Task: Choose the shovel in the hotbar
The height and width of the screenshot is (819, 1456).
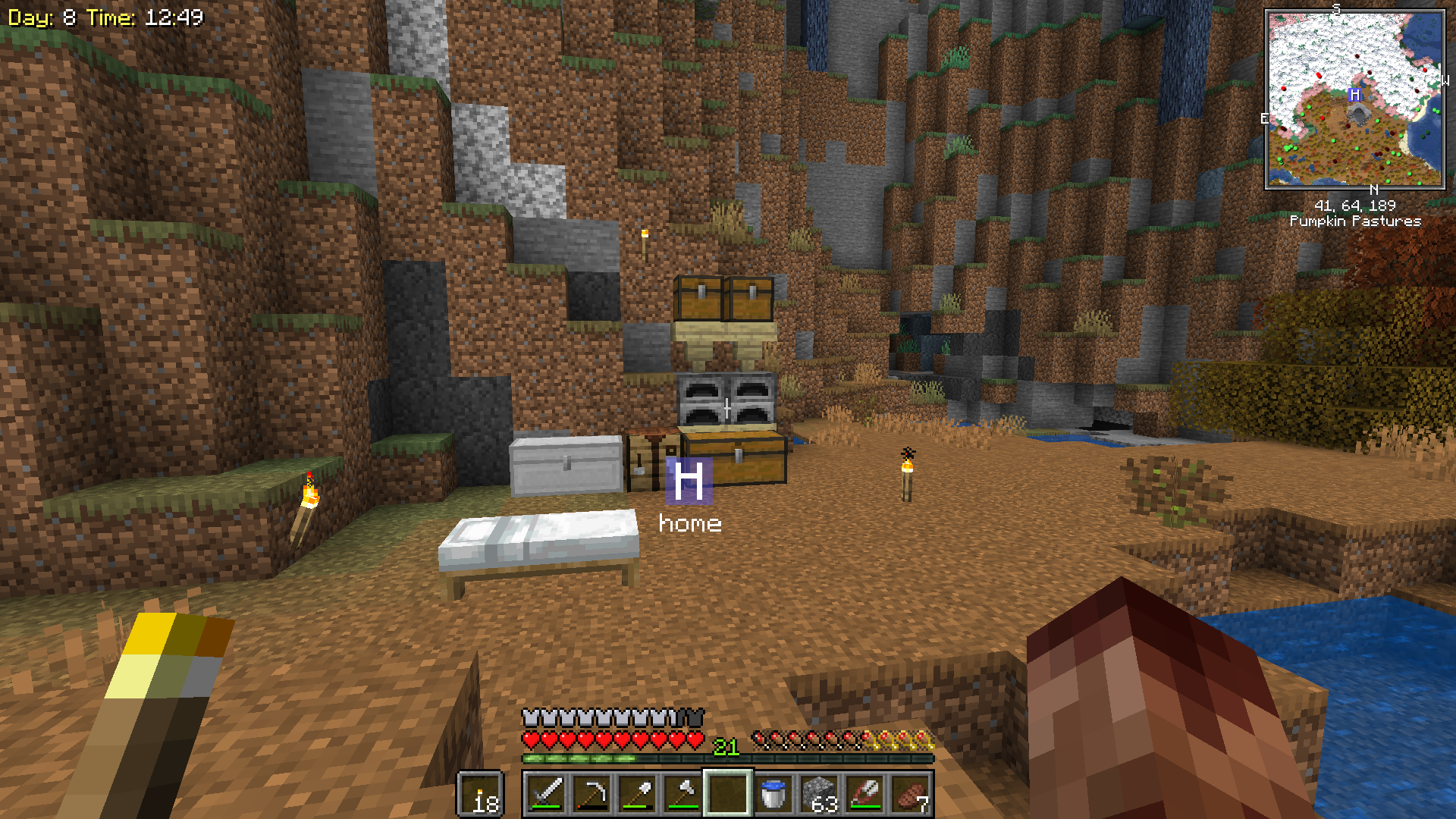Action: point(637,794)
